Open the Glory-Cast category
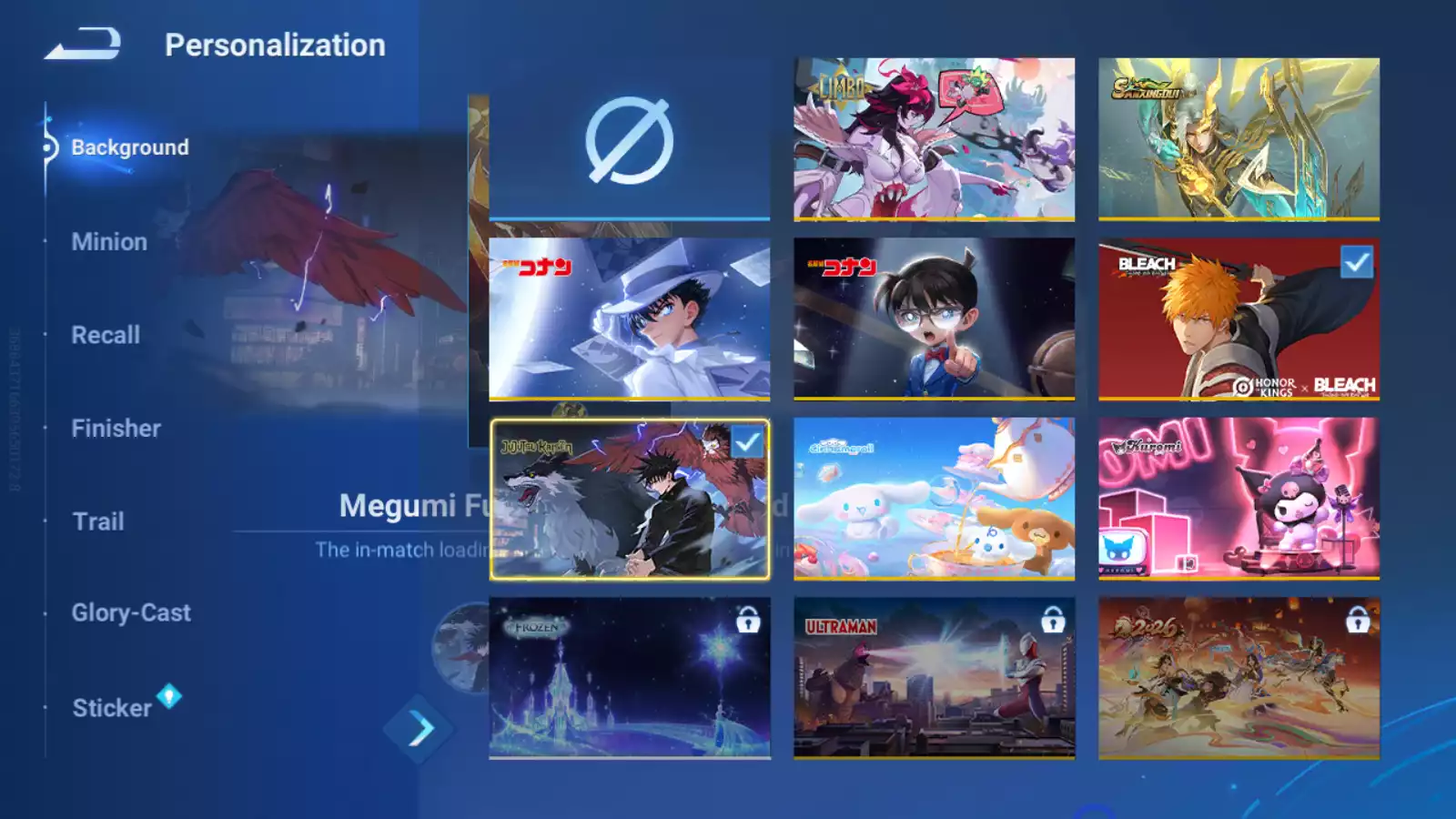The image size is (1456, 819). pos(131,613)
